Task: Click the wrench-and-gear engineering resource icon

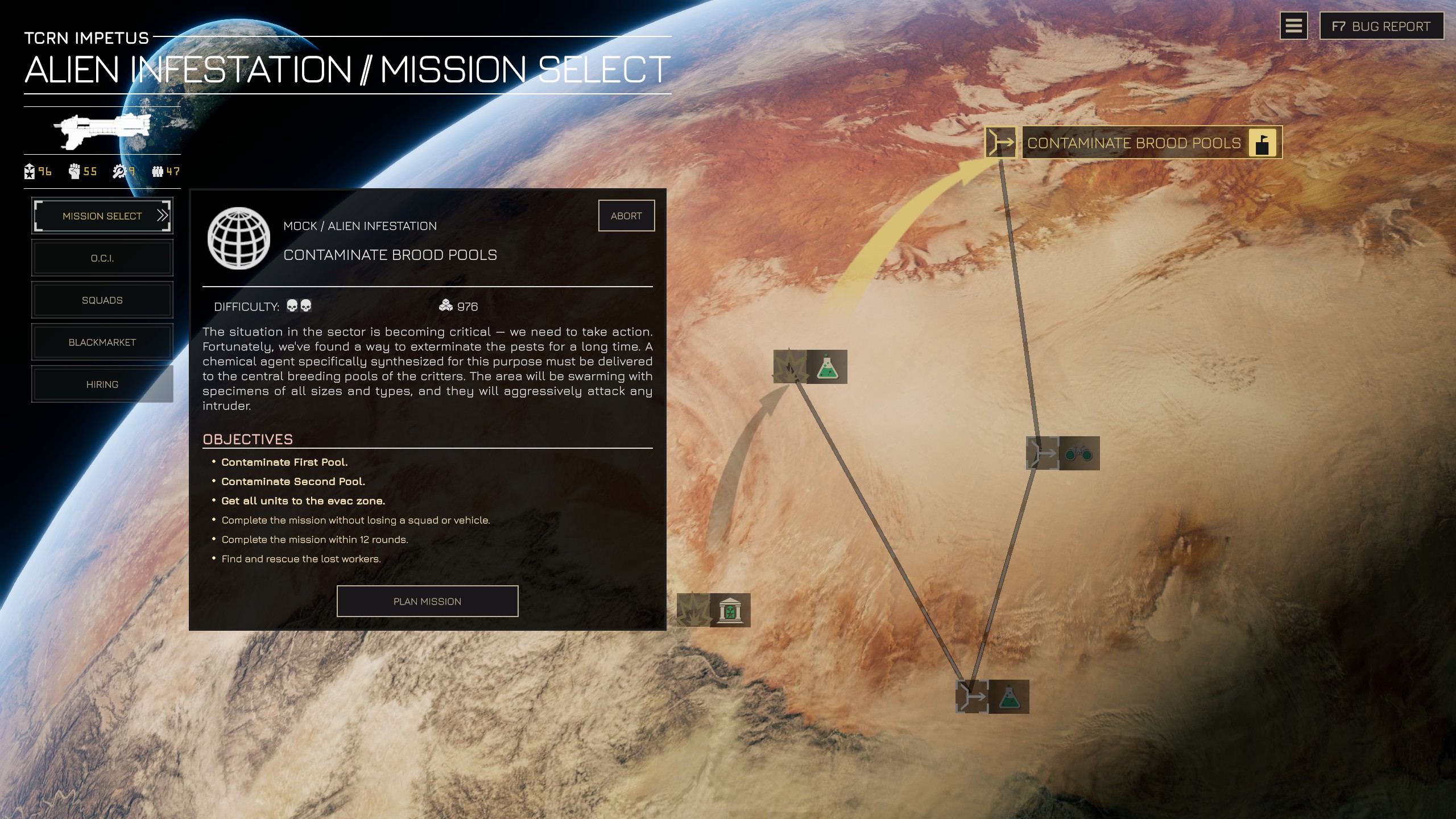Action: (119, 171)
